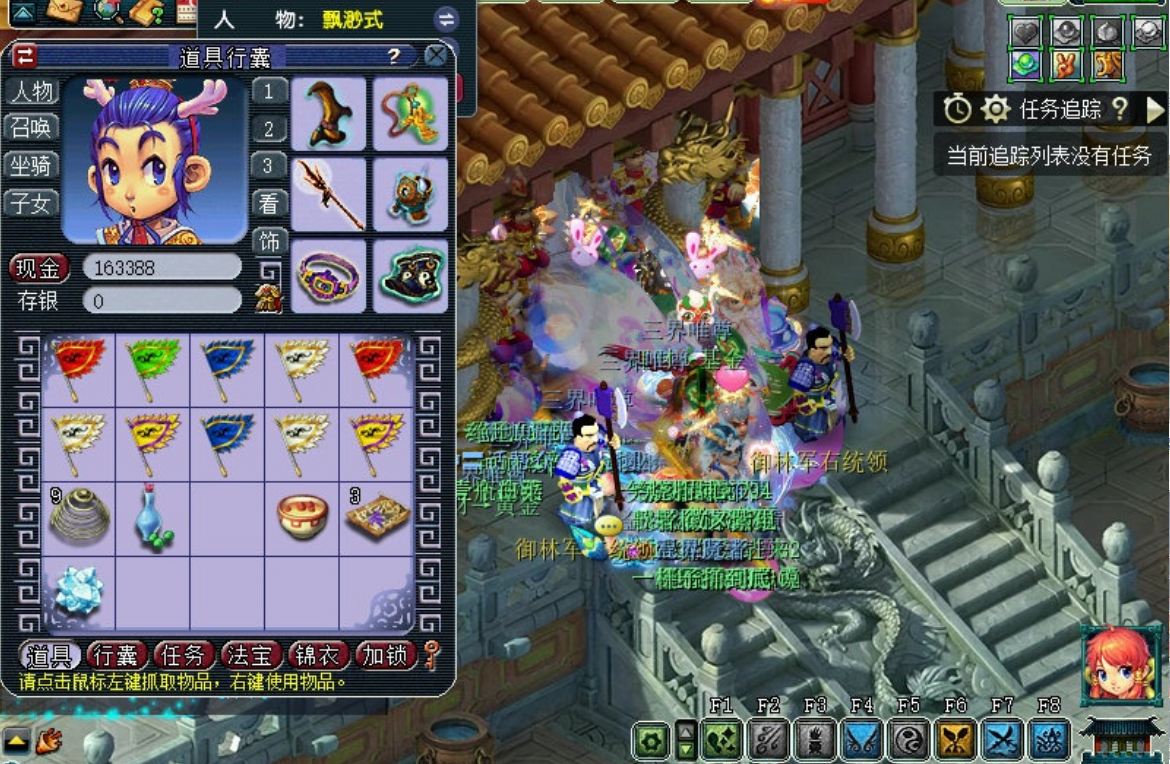Open the 锦衣 costume tab
1170x764 pixels.
pos(318,656)
